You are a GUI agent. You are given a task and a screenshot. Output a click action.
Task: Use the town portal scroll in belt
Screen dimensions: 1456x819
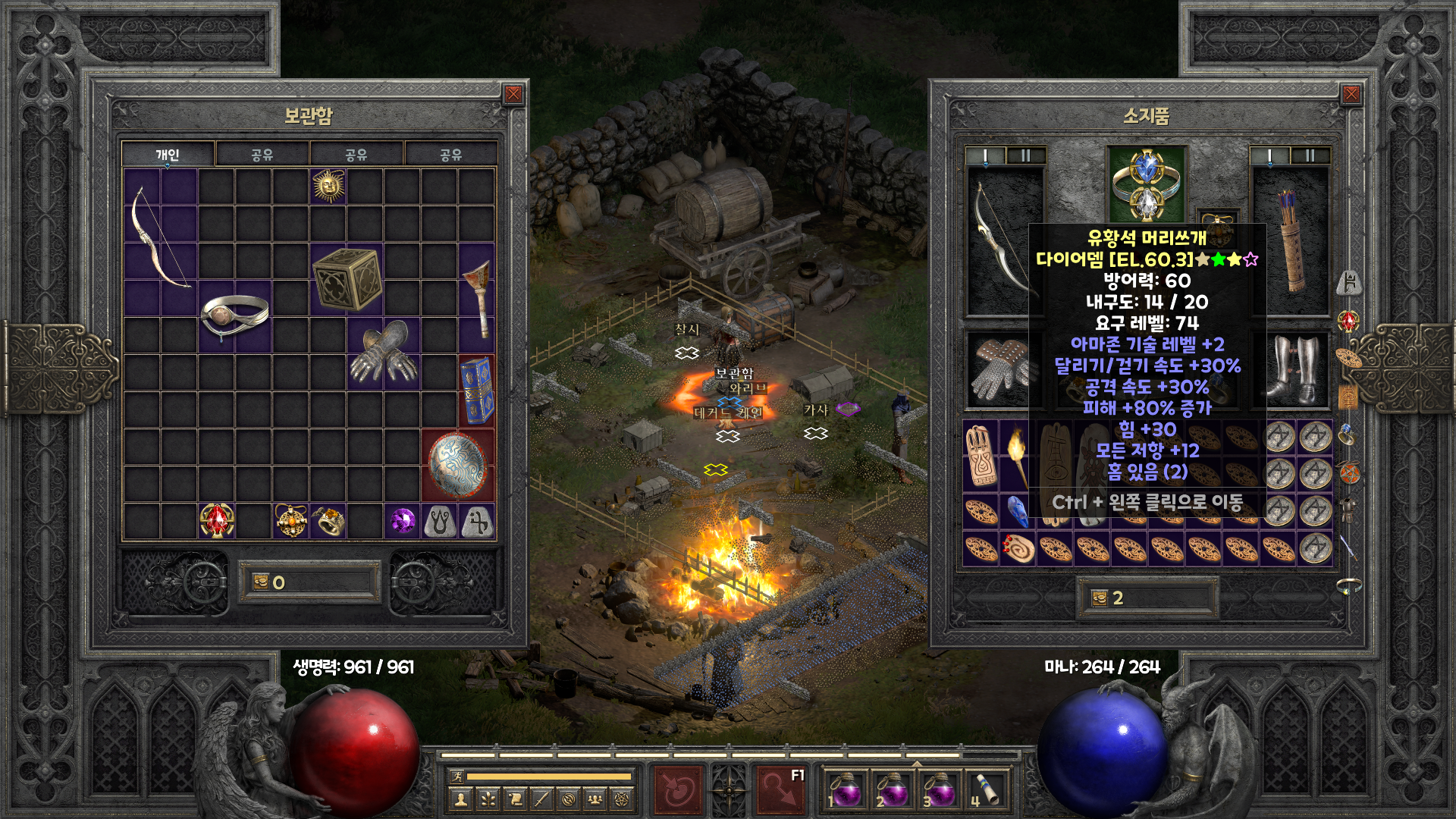tap(984, 790)
